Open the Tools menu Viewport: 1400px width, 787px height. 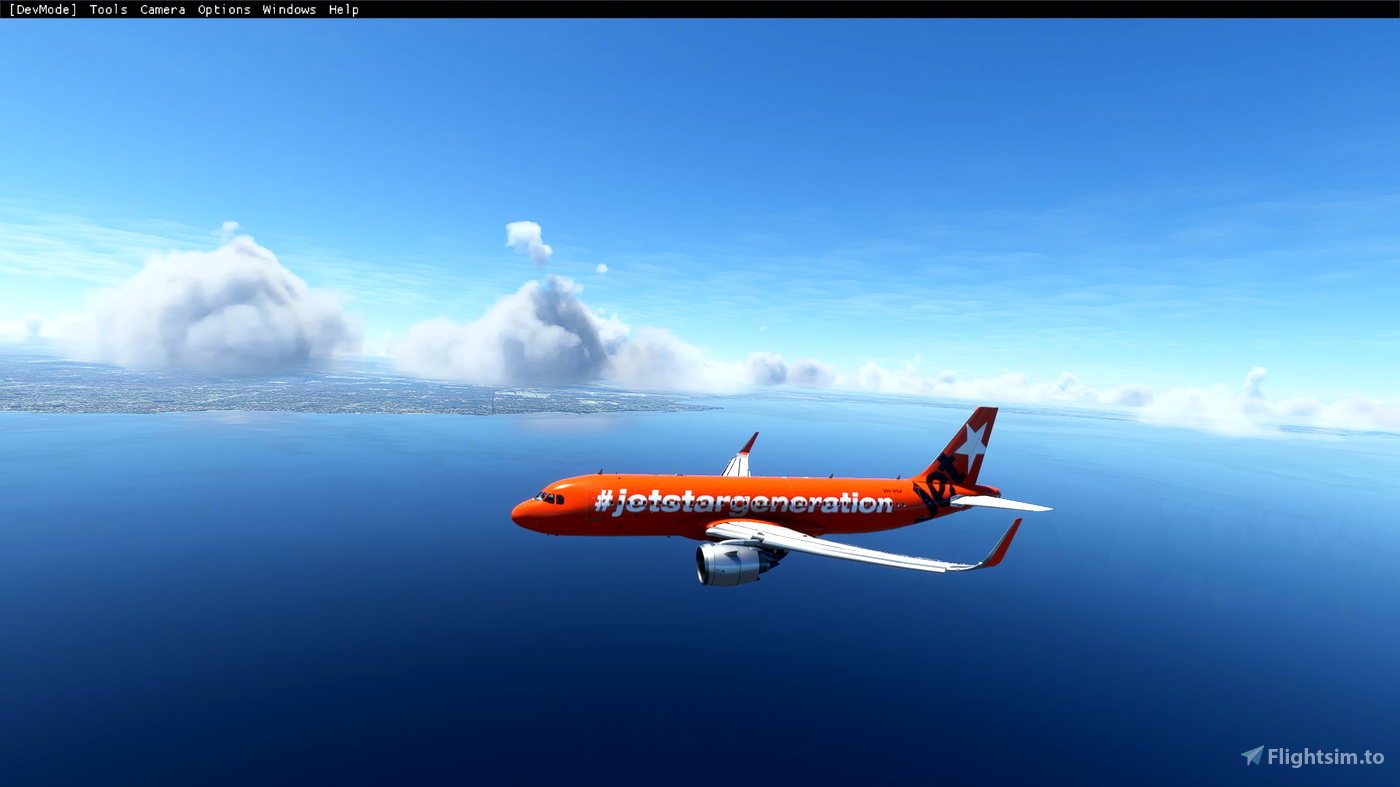pos(107,9)
